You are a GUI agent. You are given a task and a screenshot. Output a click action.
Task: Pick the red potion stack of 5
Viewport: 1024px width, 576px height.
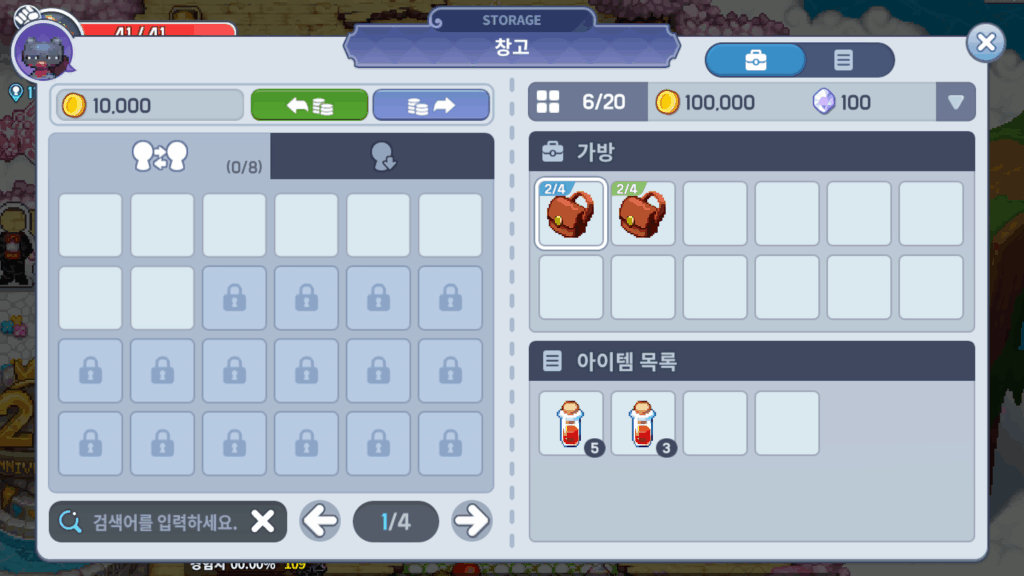[571, 423]
